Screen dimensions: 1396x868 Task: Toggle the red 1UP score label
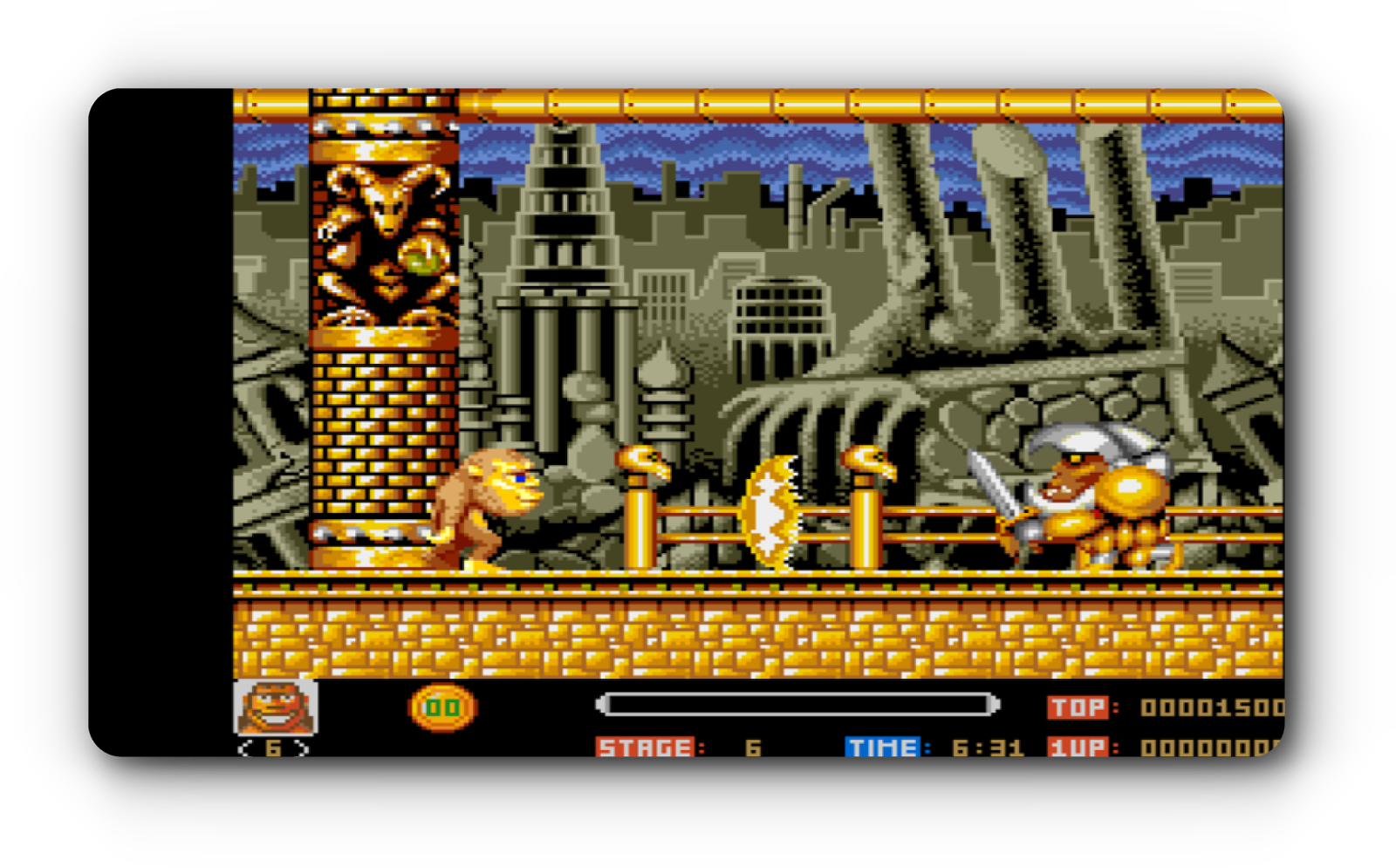coord(1077,747)
